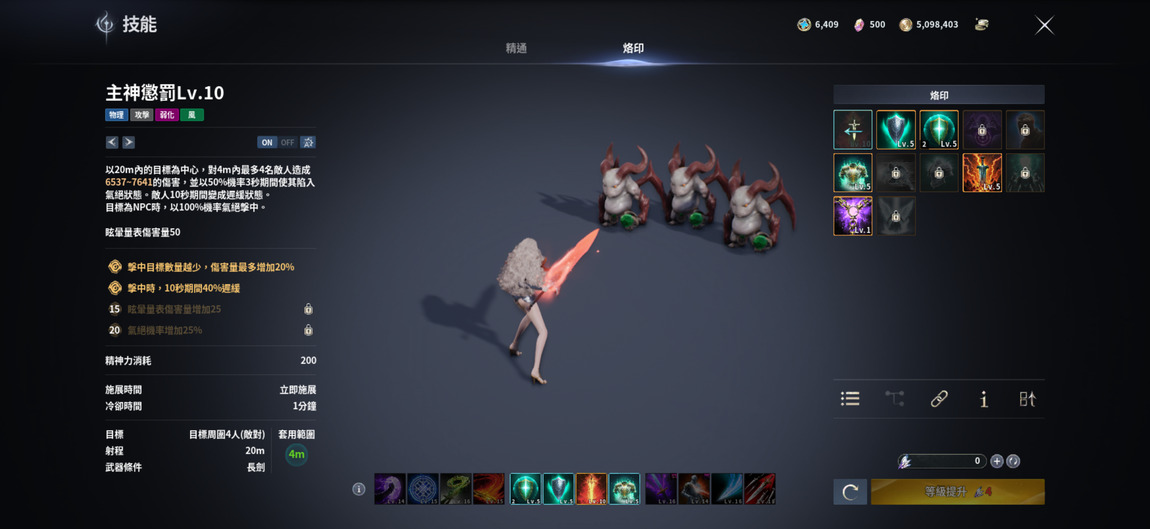
Task: Click the info circle left of skill bar
Action: (359, 489)
